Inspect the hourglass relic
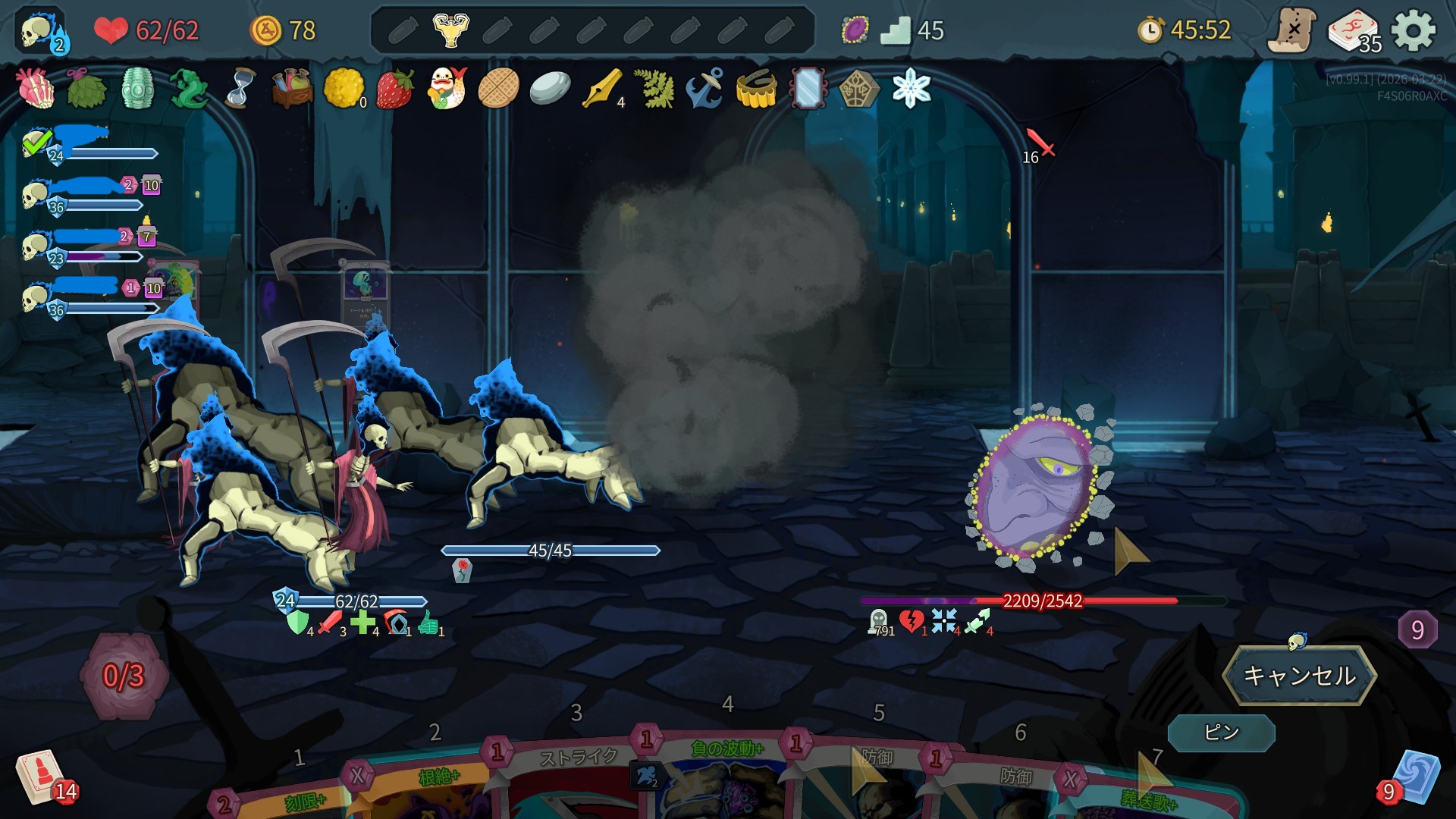Screen dimensions: 1456x819 [x=240, y=89]
